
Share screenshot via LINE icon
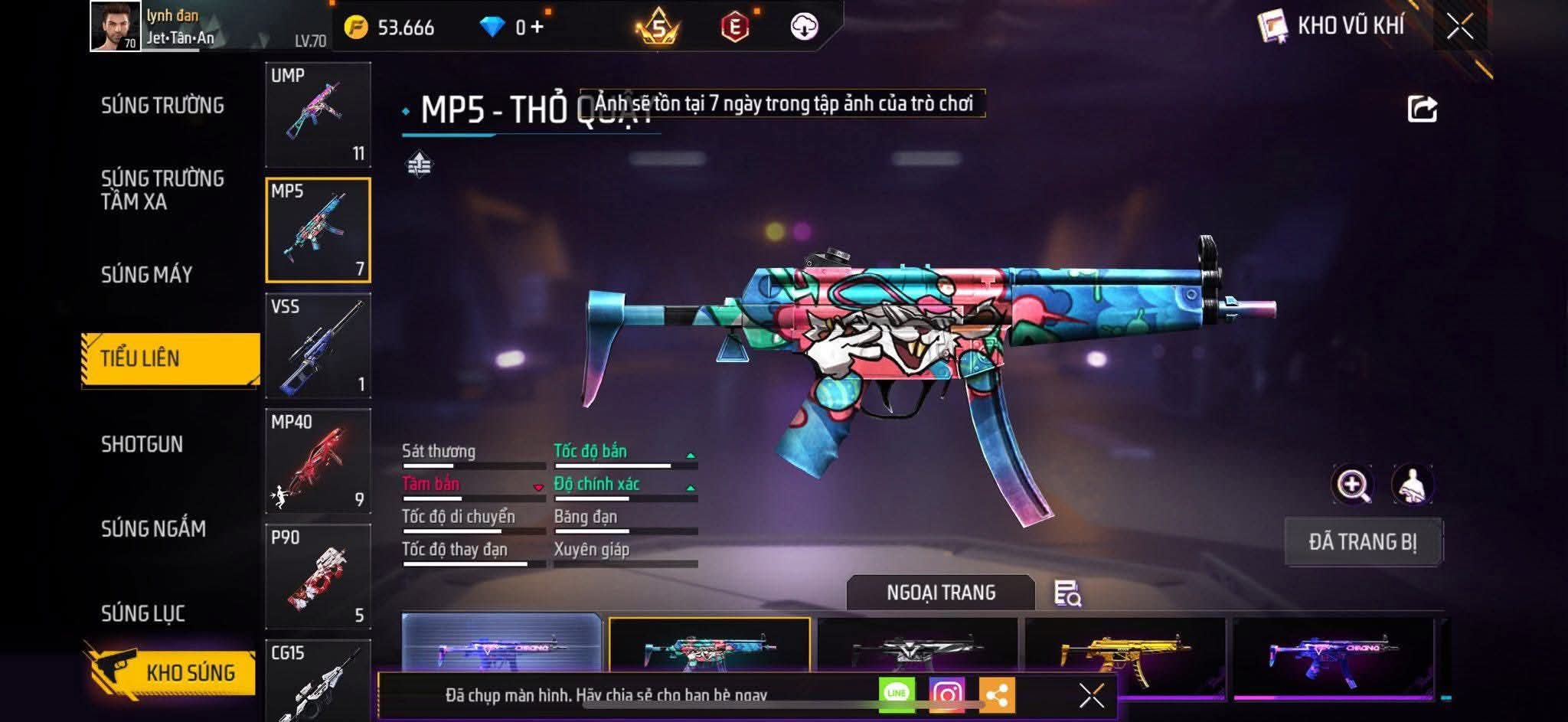pyautogui.click(x=897, y=694)
